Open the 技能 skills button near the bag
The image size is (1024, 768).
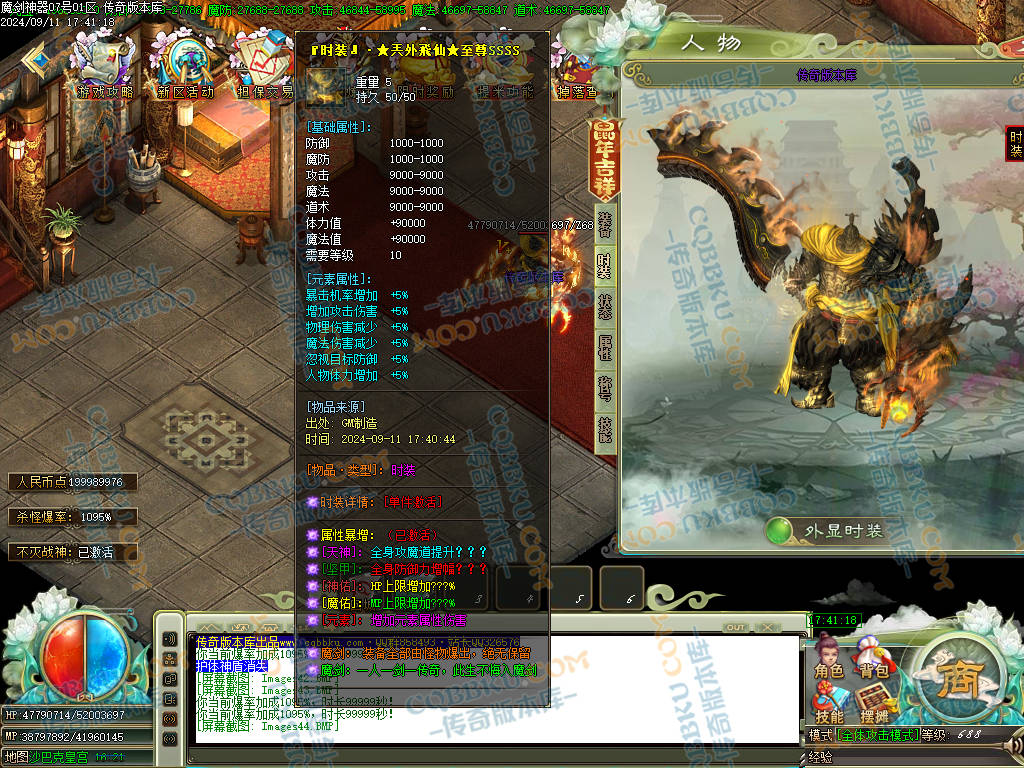point(829,704)
